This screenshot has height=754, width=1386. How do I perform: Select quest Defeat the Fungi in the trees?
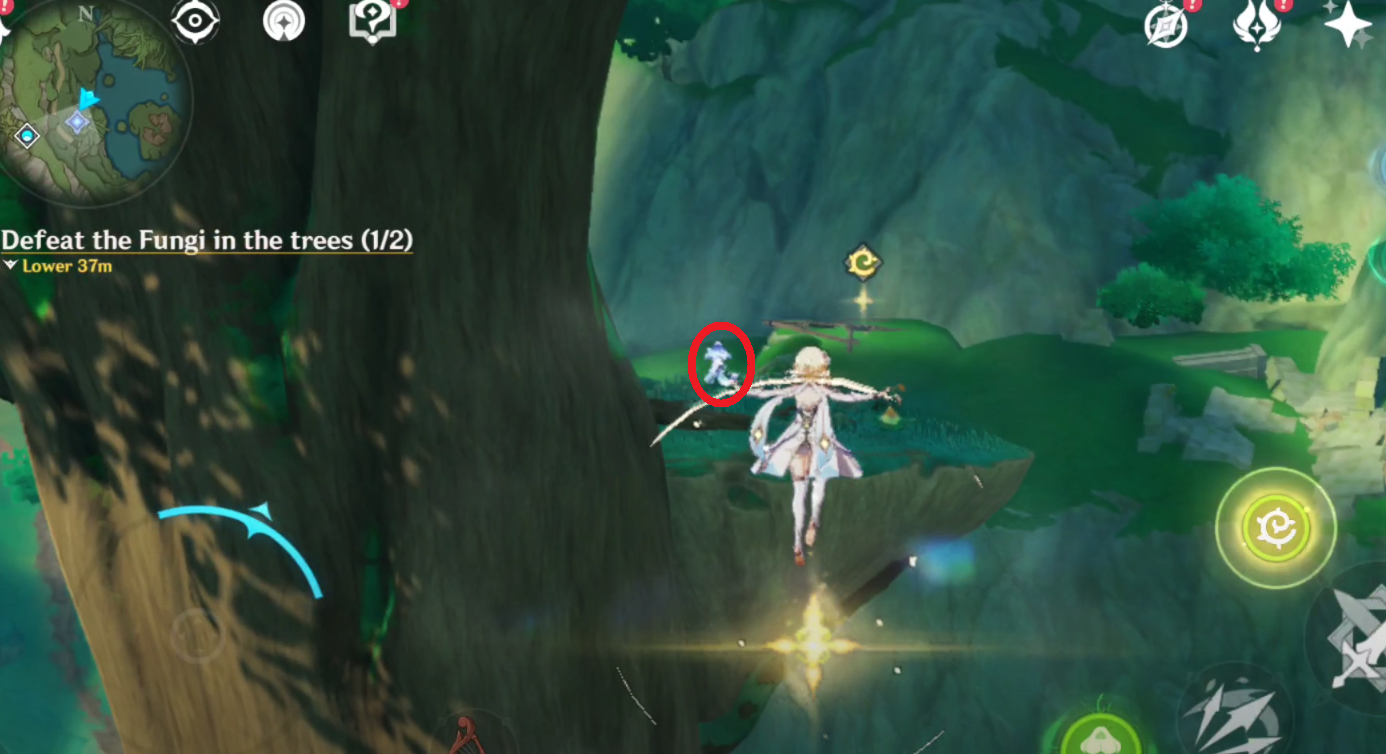[x=207, y=240]
